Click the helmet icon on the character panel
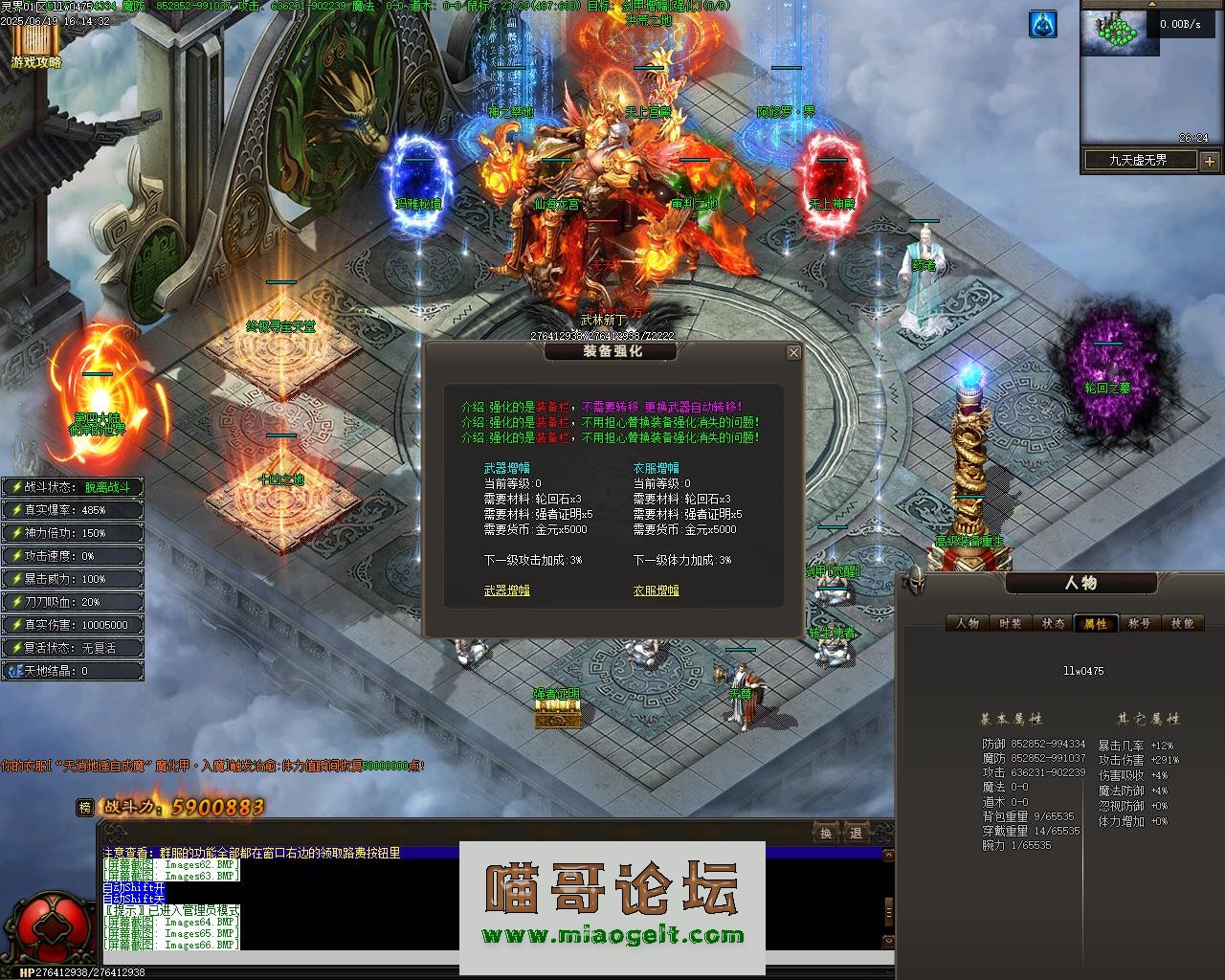The image size is (1225, 980). tap(915, 580)
